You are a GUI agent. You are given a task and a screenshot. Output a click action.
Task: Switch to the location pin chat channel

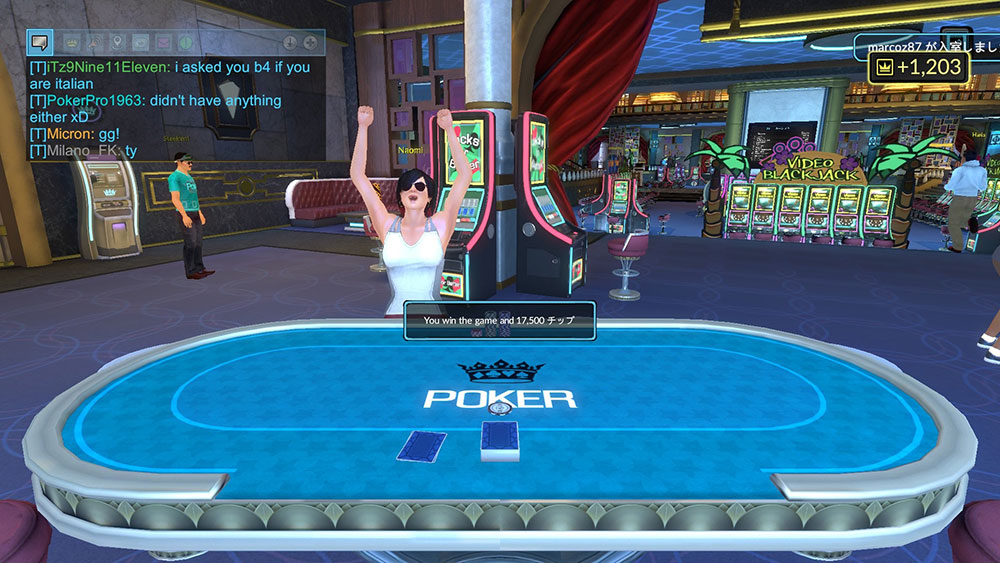click(x=116, y=42)
